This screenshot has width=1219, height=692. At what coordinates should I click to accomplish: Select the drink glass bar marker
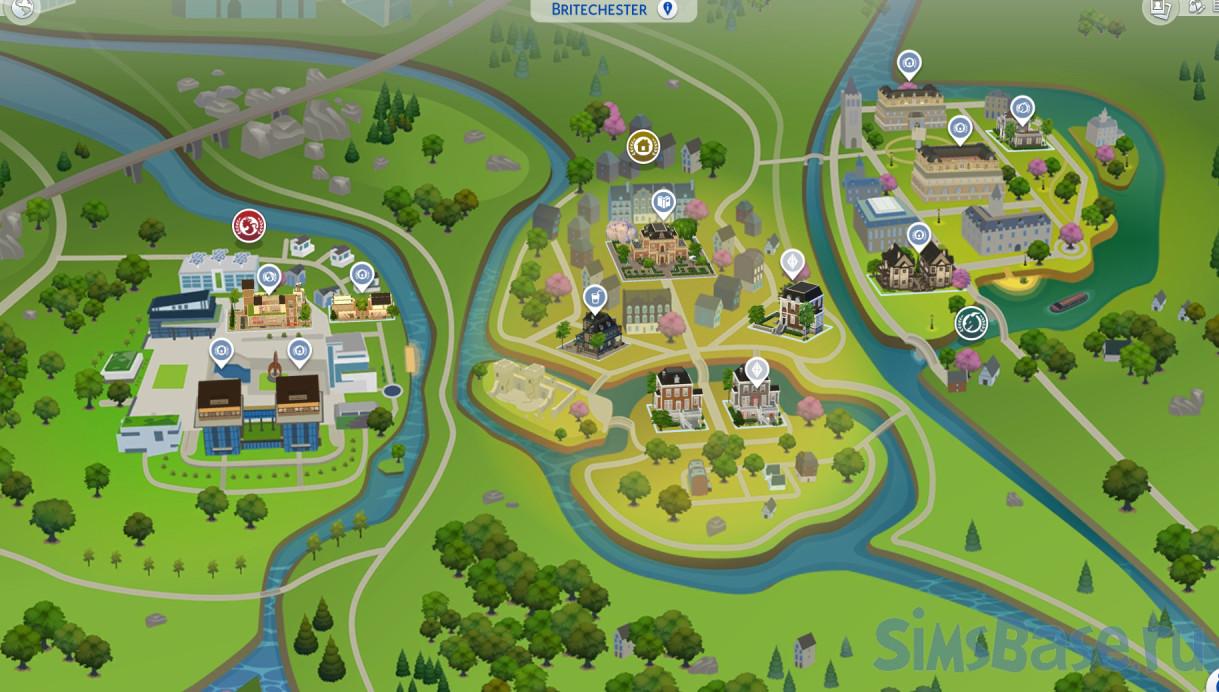[x=594, y=297]
